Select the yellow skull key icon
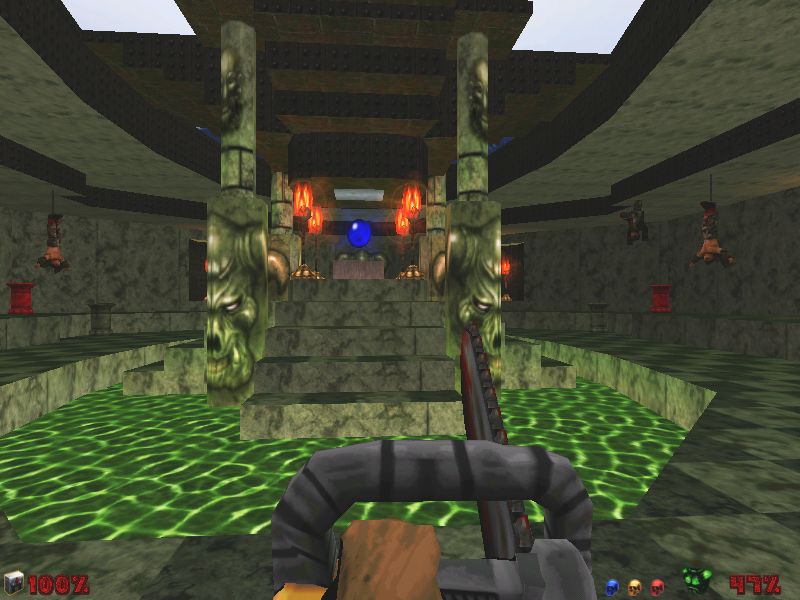Image resolution: width=800 pixels, height=600 pixels. tap(634, 586)
